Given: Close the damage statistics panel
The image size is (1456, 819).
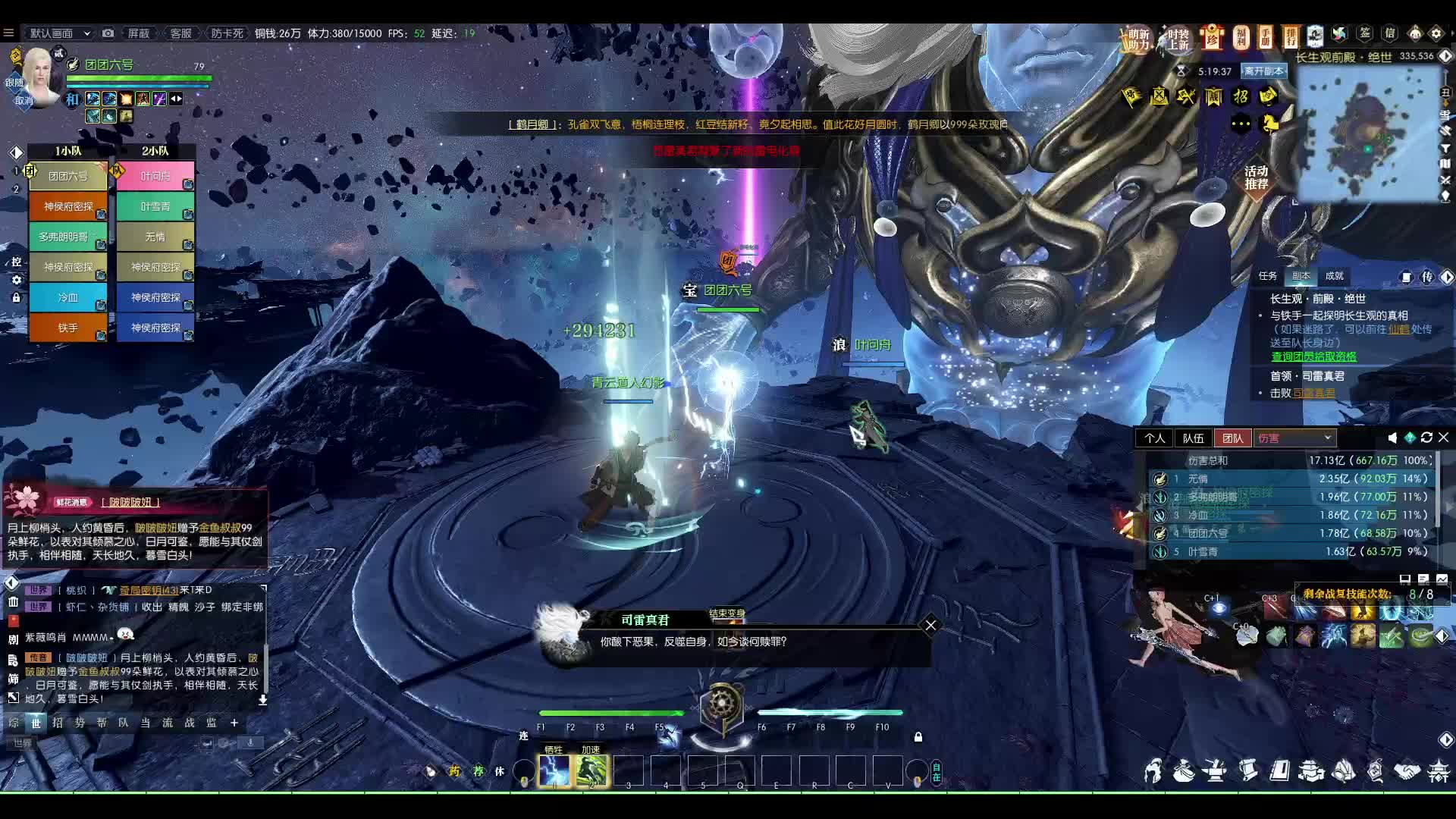Looking at the screenshot, I should [x=1444, y=438].
